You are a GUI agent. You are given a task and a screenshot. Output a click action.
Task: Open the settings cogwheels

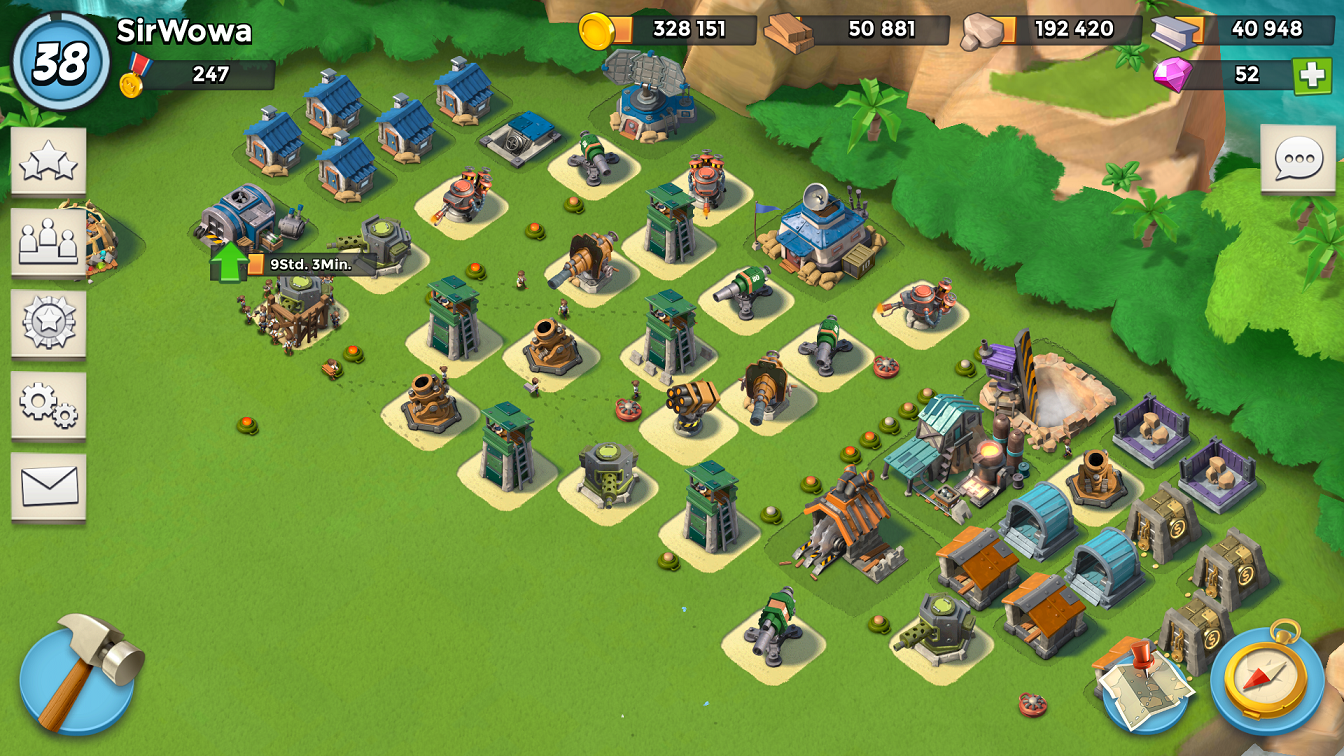pos(49,403)
